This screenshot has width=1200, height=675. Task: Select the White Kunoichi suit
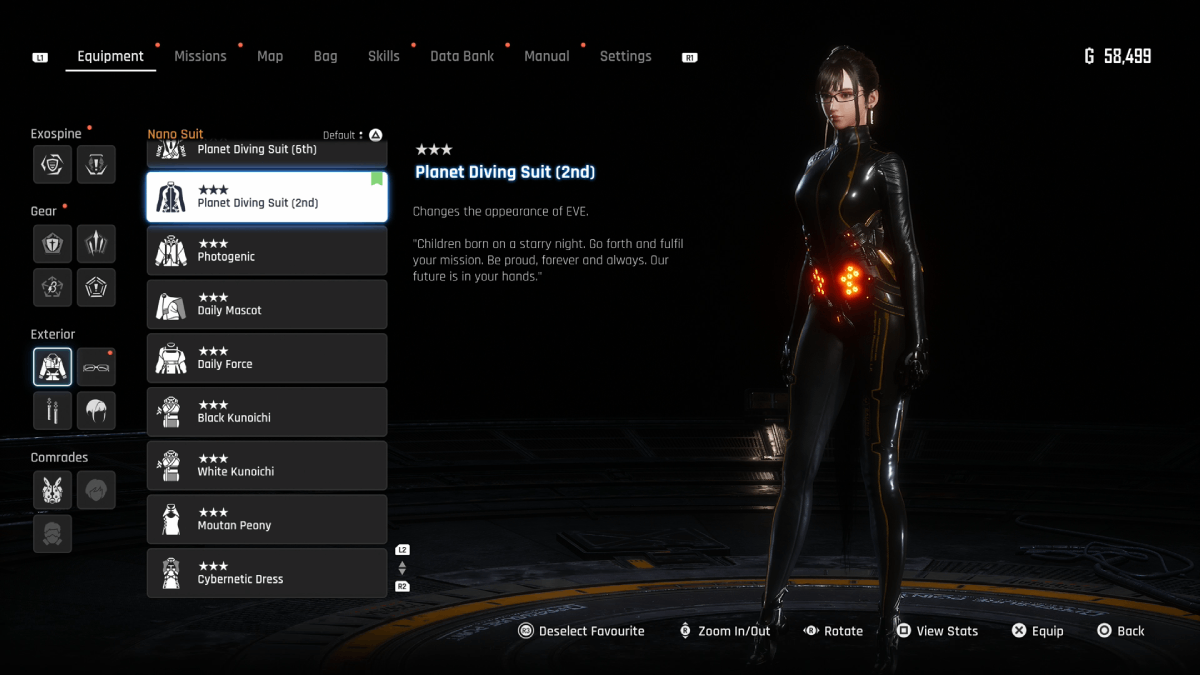[x=266, y=466]
